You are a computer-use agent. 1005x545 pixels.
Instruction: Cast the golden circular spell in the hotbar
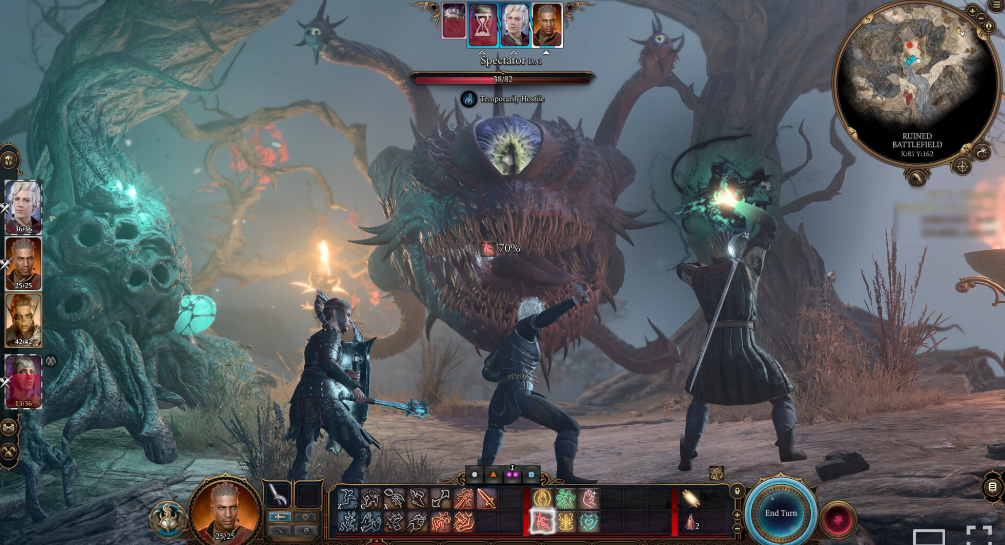pyautogui.click(x=541, y=497)
